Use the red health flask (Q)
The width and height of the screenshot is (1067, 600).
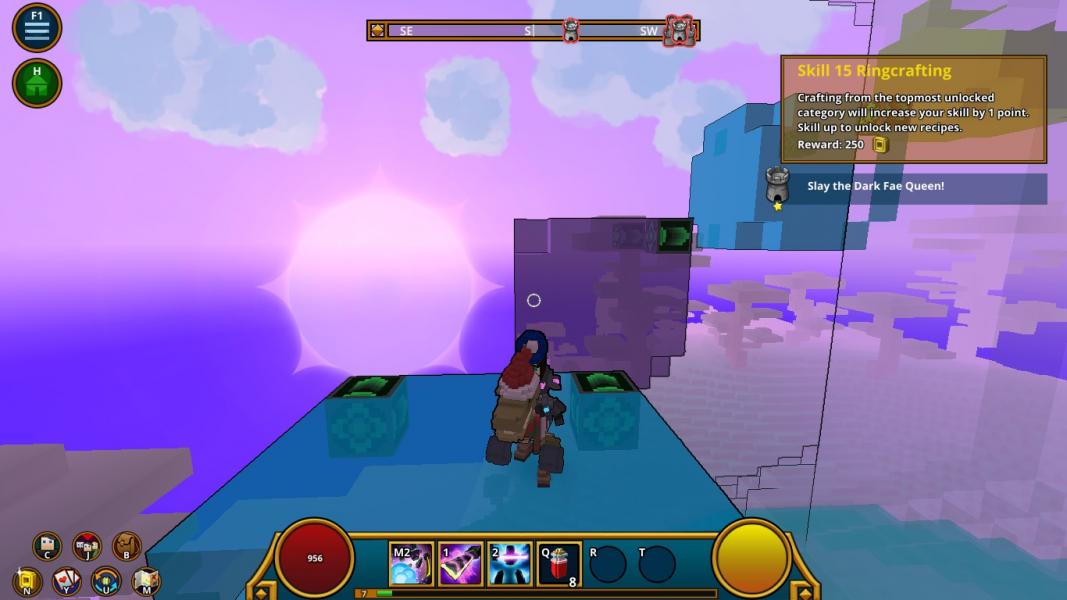point(558,564)
